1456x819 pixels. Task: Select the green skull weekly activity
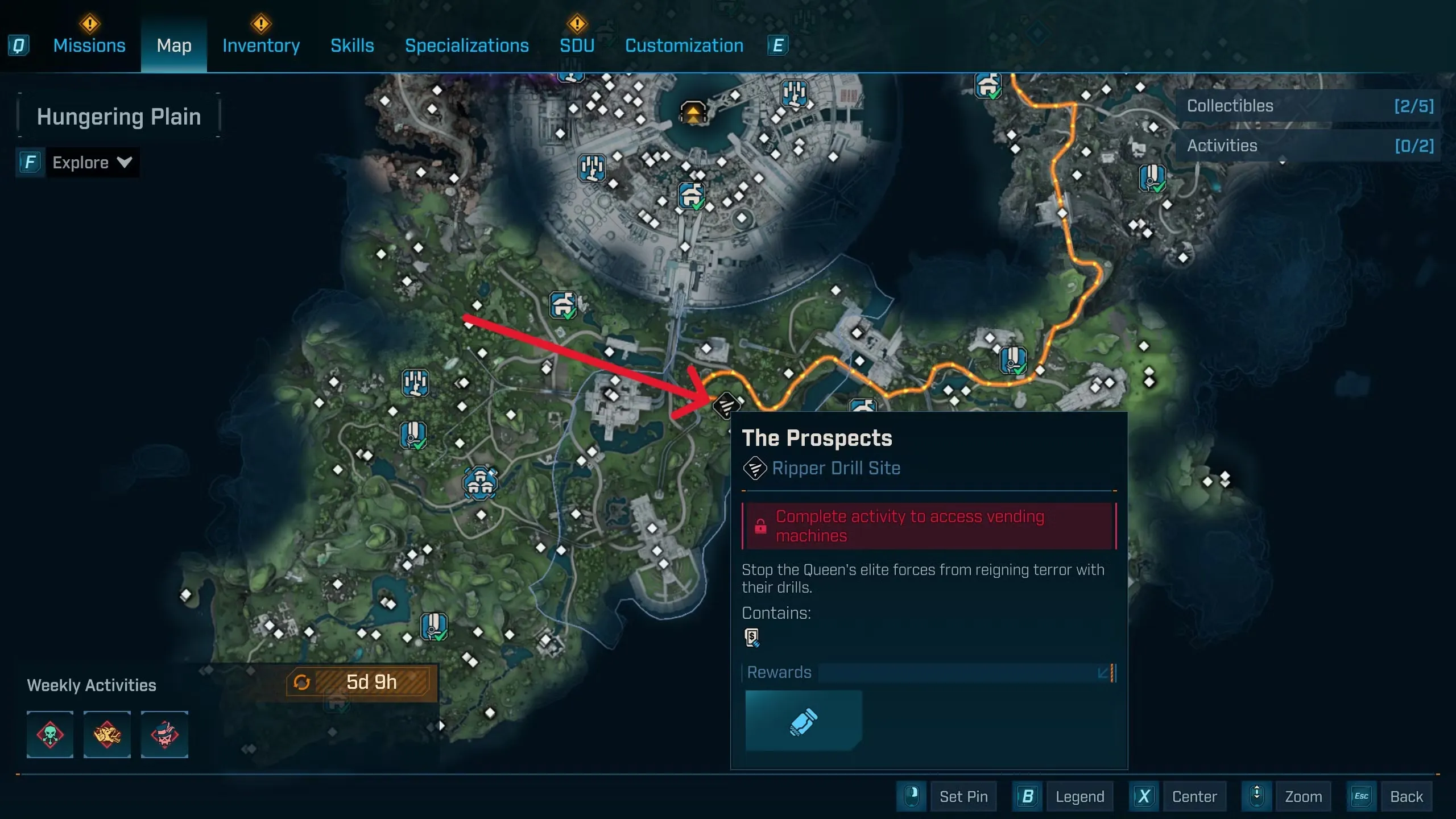pyautogui.click(x=50, y=734)
